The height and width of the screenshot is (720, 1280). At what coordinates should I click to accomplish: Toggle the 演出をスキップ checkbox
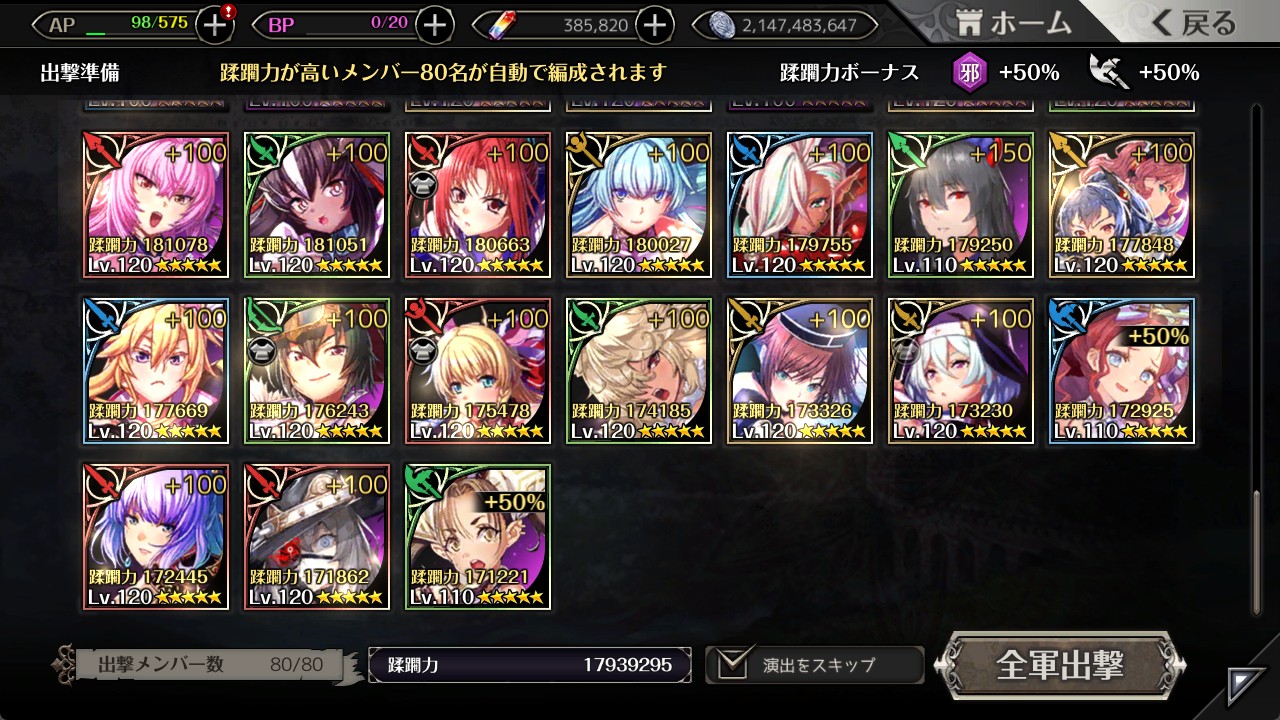[x=734, y=664]
